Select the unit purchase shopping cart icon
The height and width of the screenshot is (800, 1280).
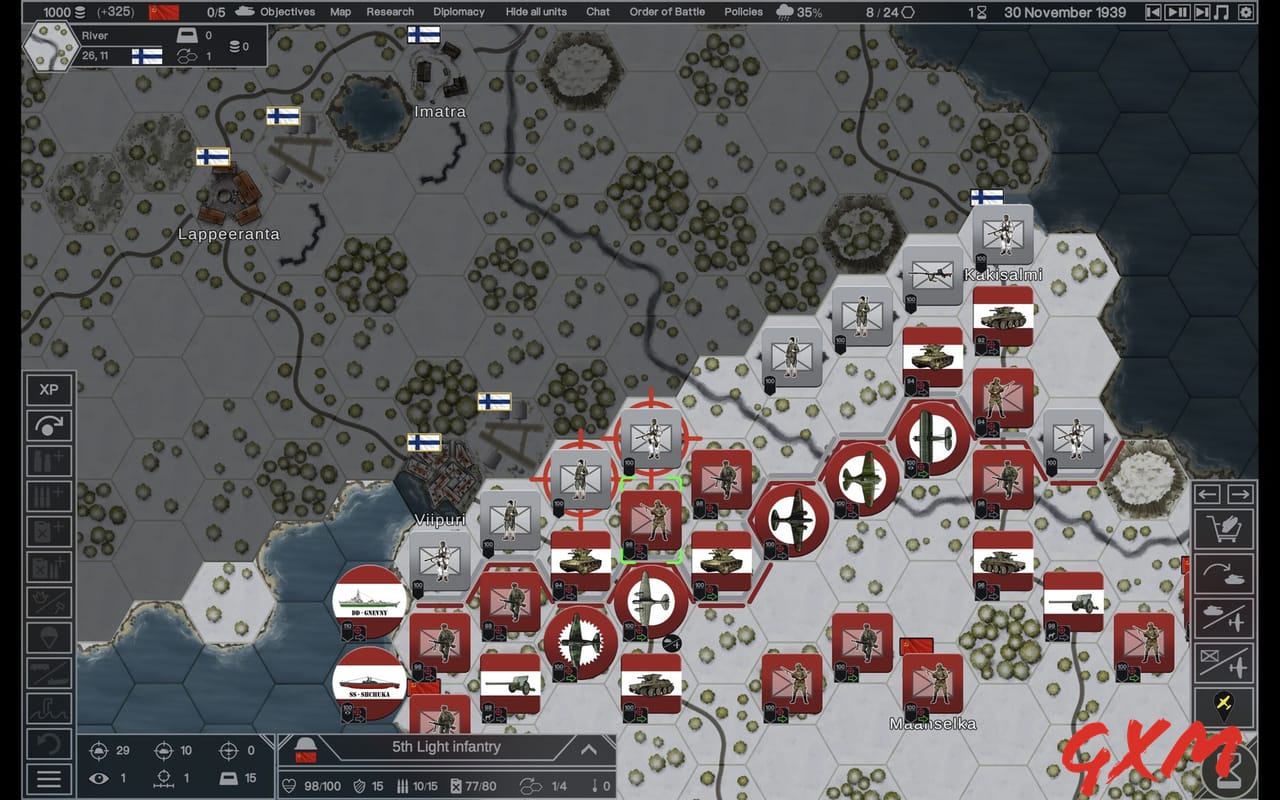[1224, 528]
